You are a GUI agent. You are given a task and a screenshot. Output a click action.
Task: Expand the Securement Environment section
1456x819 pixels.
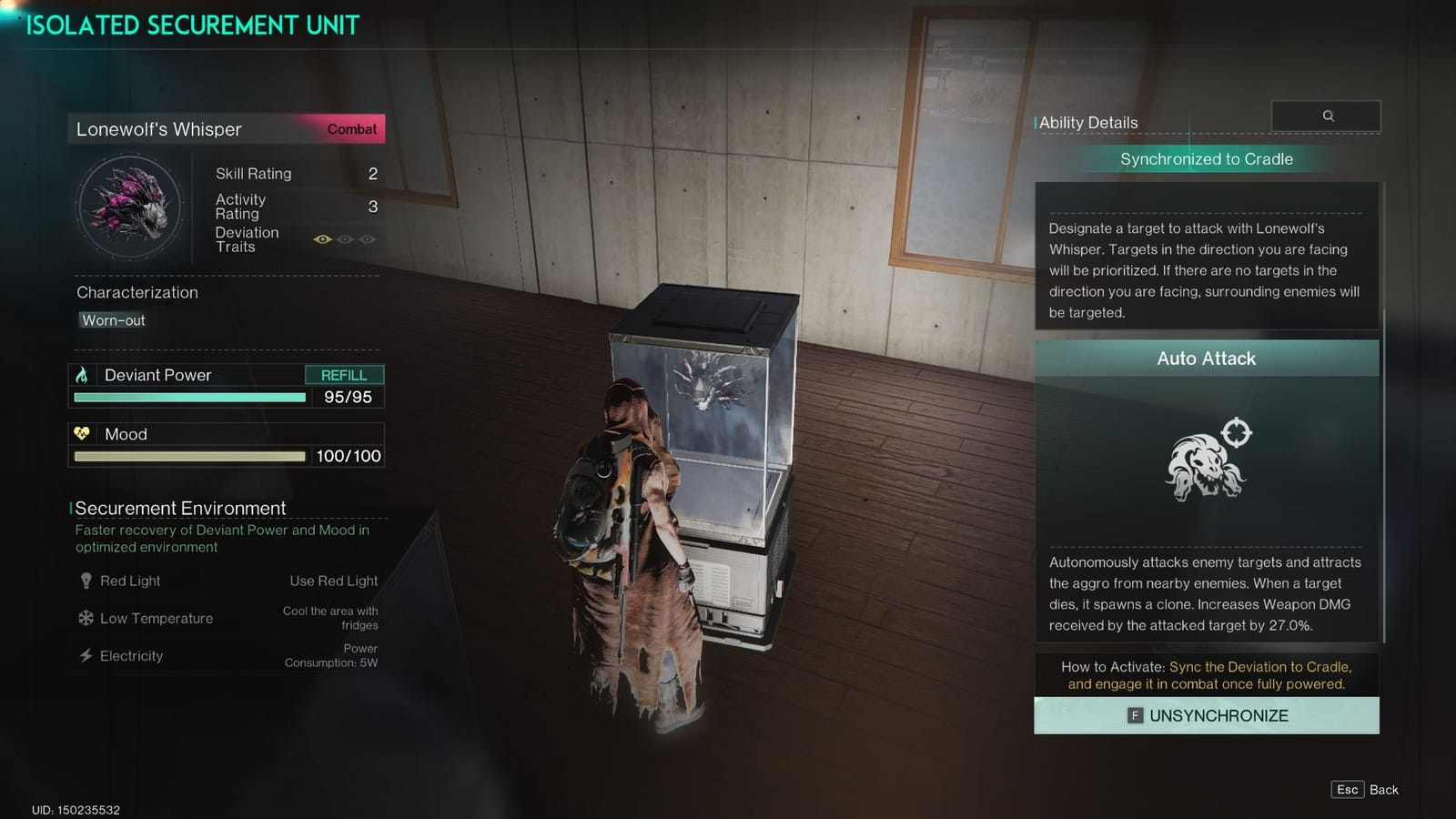(178, 508)
